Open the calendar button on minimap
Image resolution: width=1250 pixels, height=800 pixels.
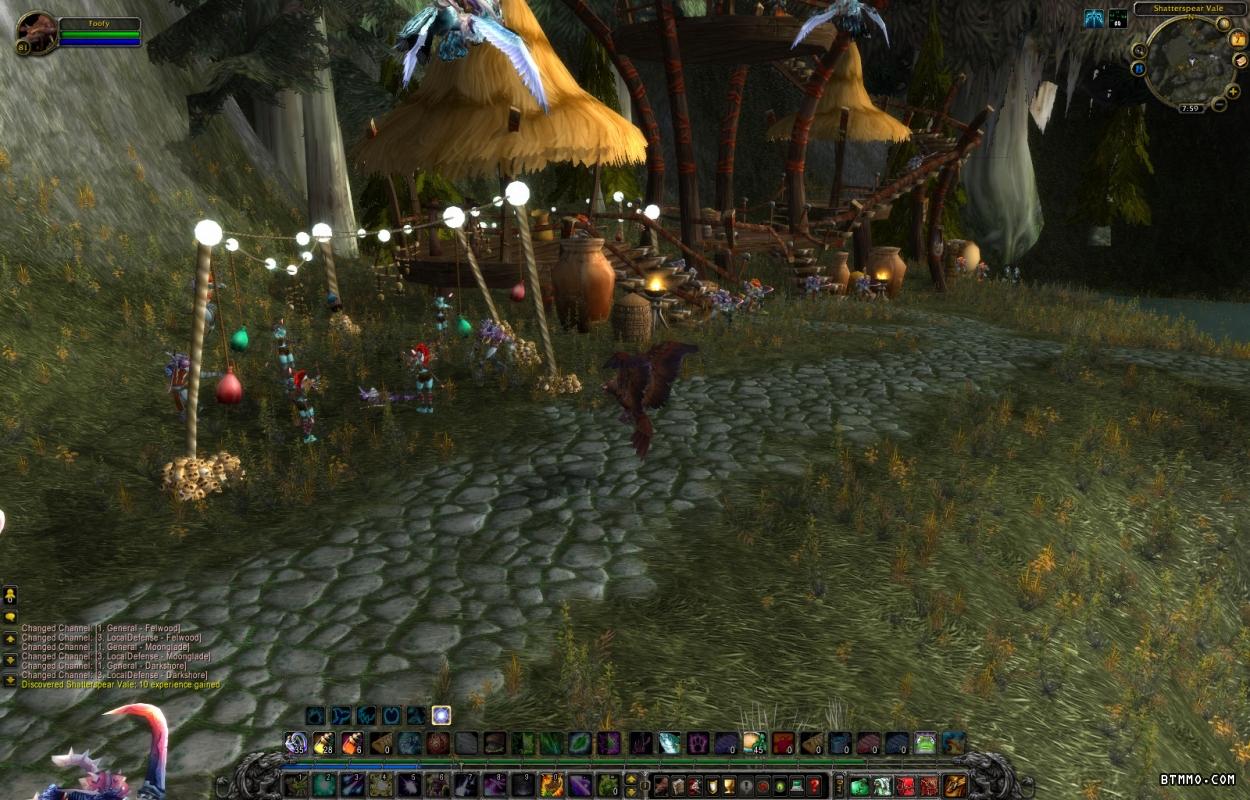[x=1239, y=39]
